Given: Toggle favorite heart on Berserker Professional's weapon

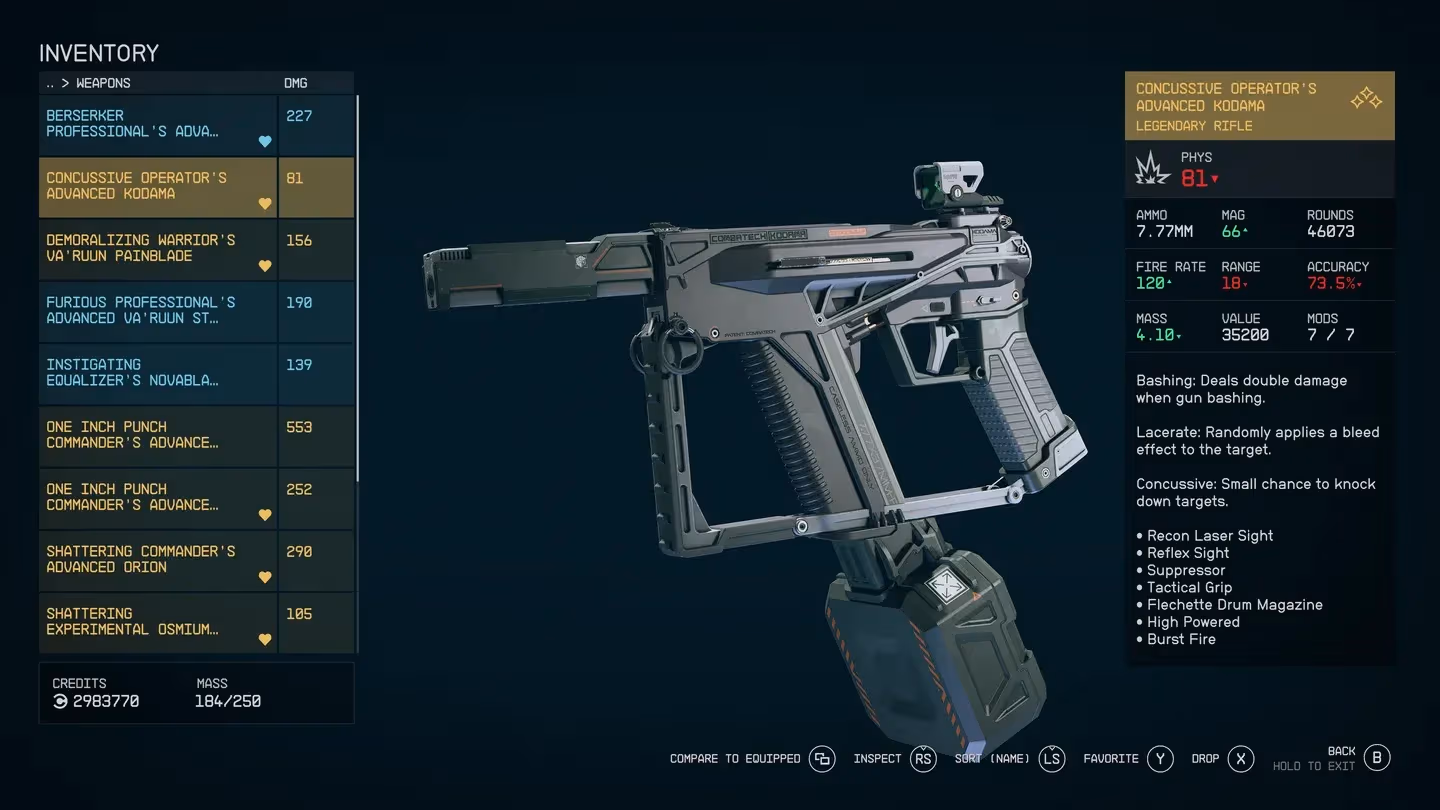Looking at the screenshot, I should 264,142.
